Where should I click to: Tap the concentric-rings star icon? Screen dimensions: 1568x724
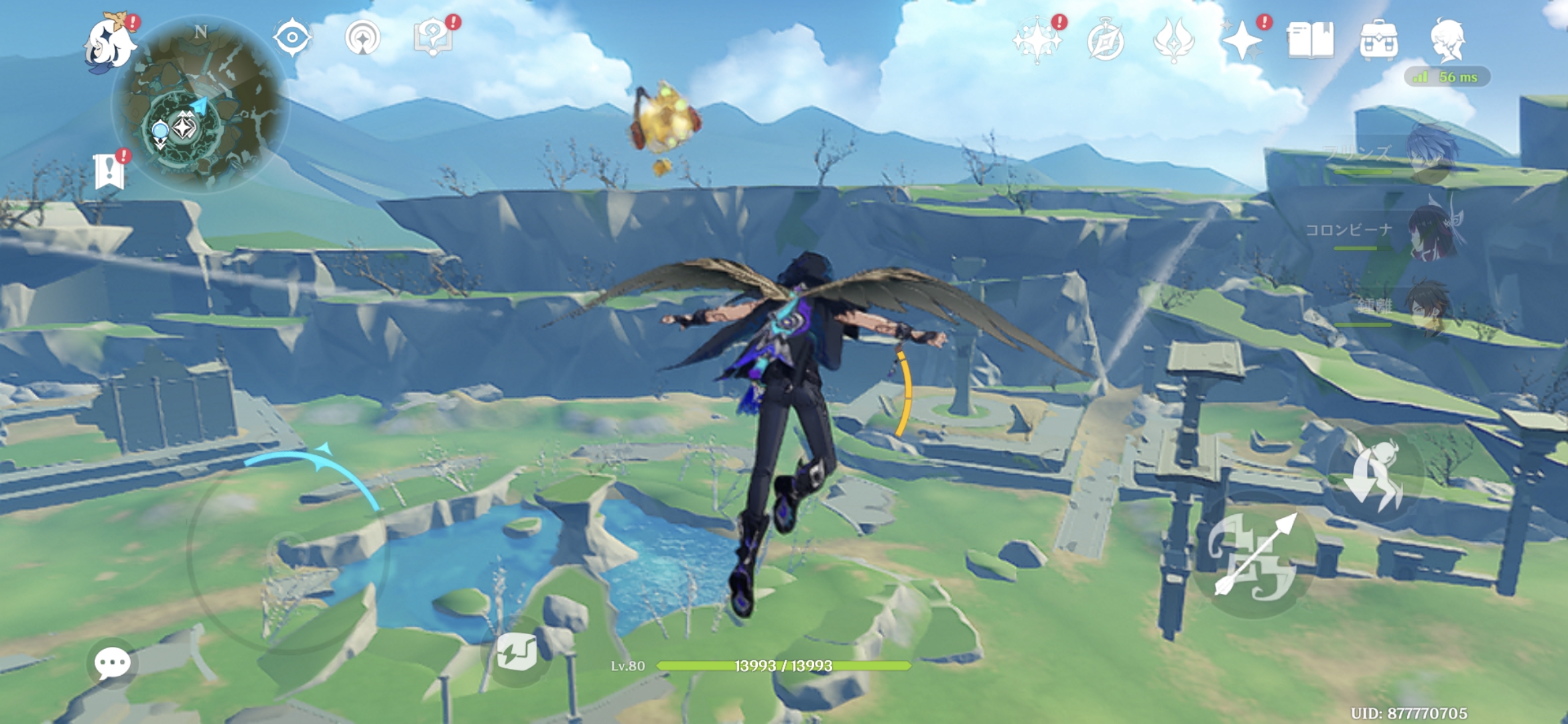[363, 38]
